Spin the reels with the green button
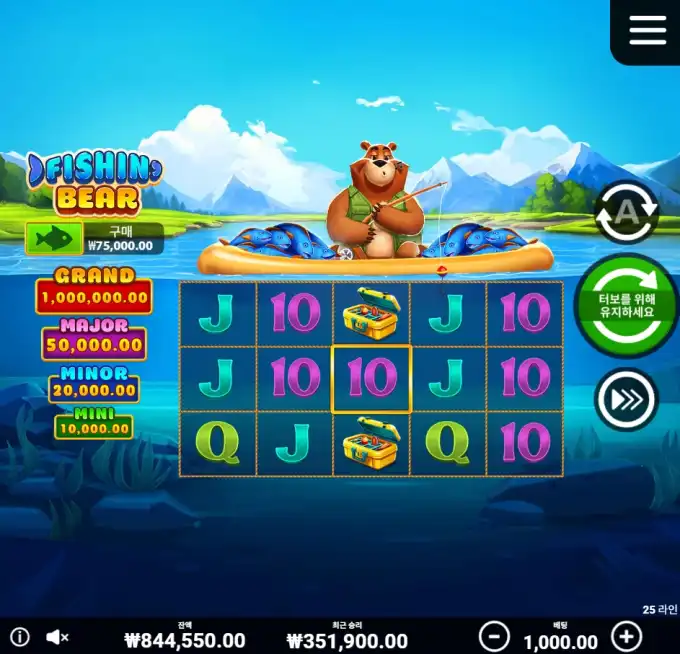The height and width of the screenshot is (654, 680). 625,305
